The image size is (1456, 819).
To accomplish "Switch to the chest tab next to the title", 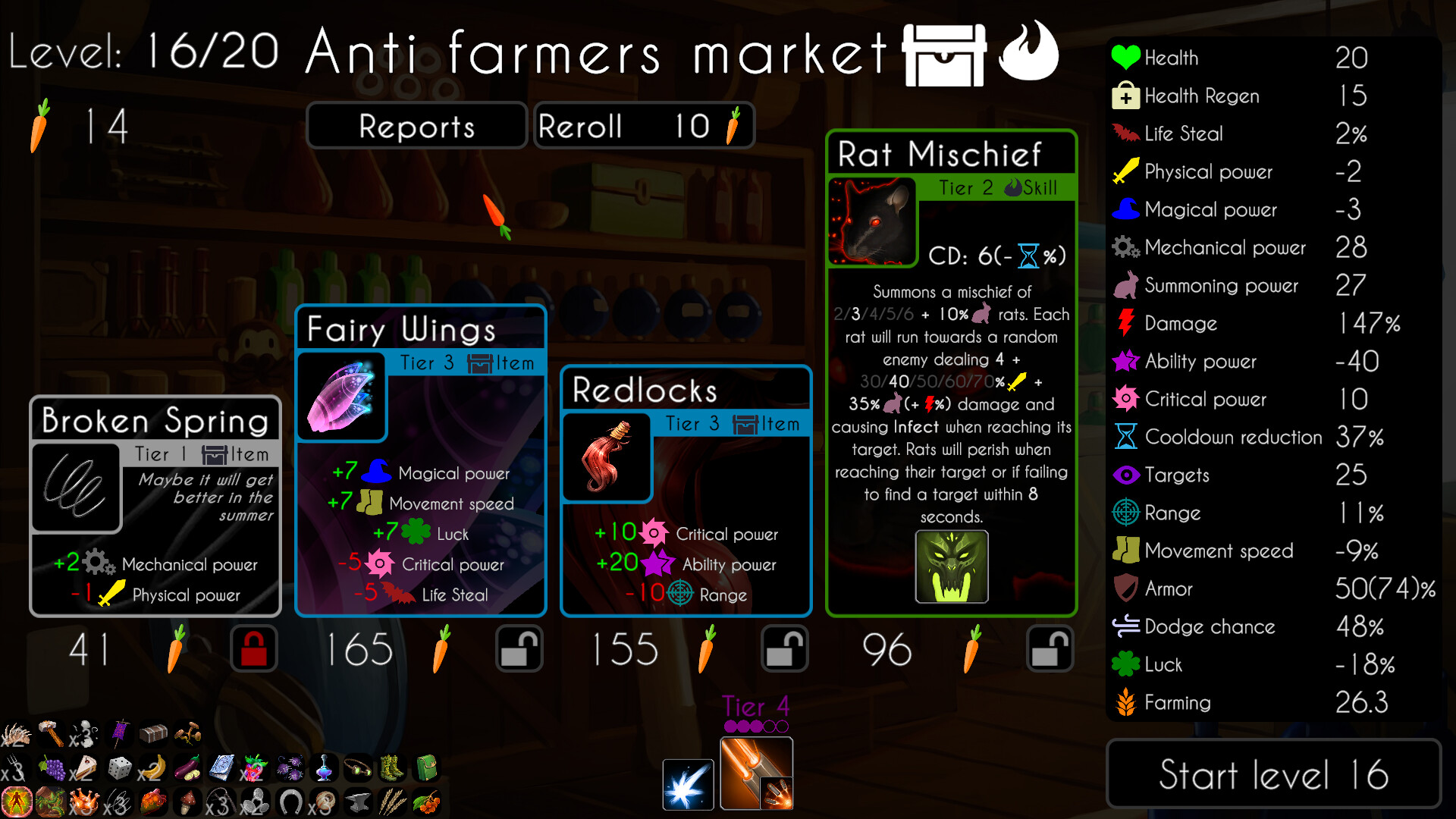I will tap(943, 55).
